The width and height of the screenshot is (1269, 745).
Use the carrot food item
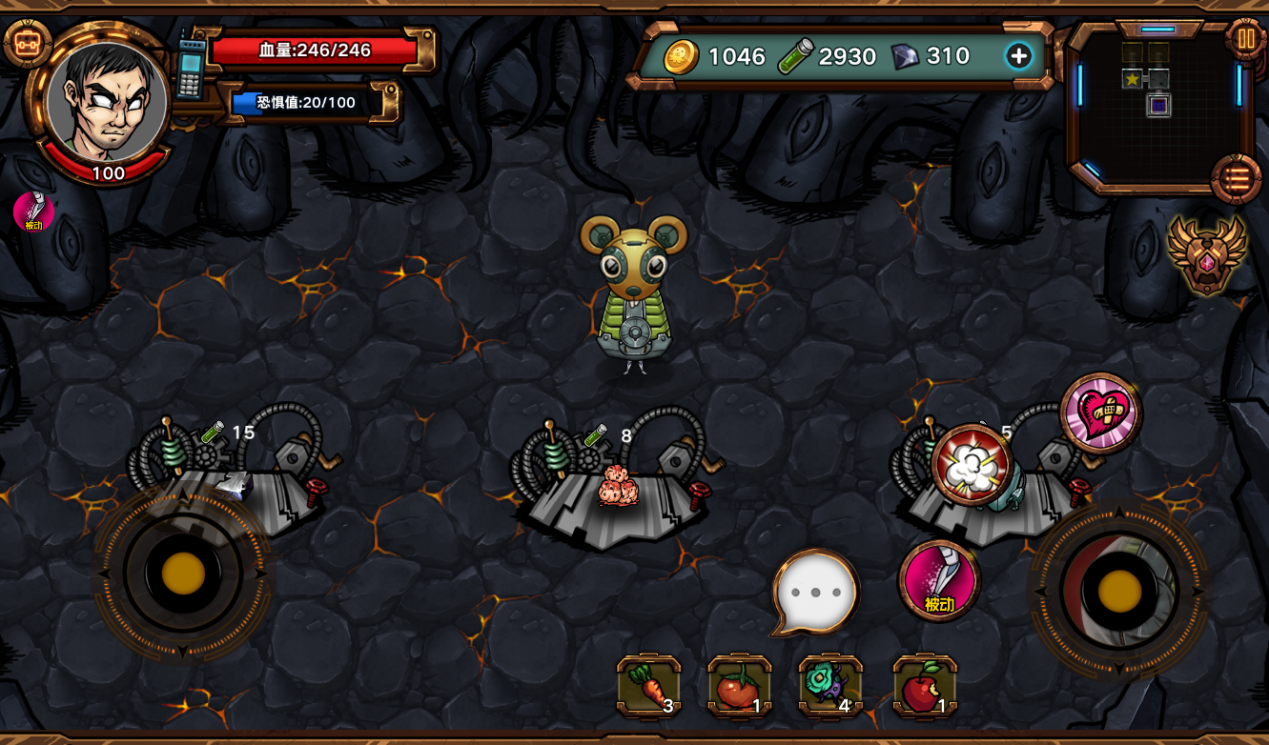click(x=649, y=687)
